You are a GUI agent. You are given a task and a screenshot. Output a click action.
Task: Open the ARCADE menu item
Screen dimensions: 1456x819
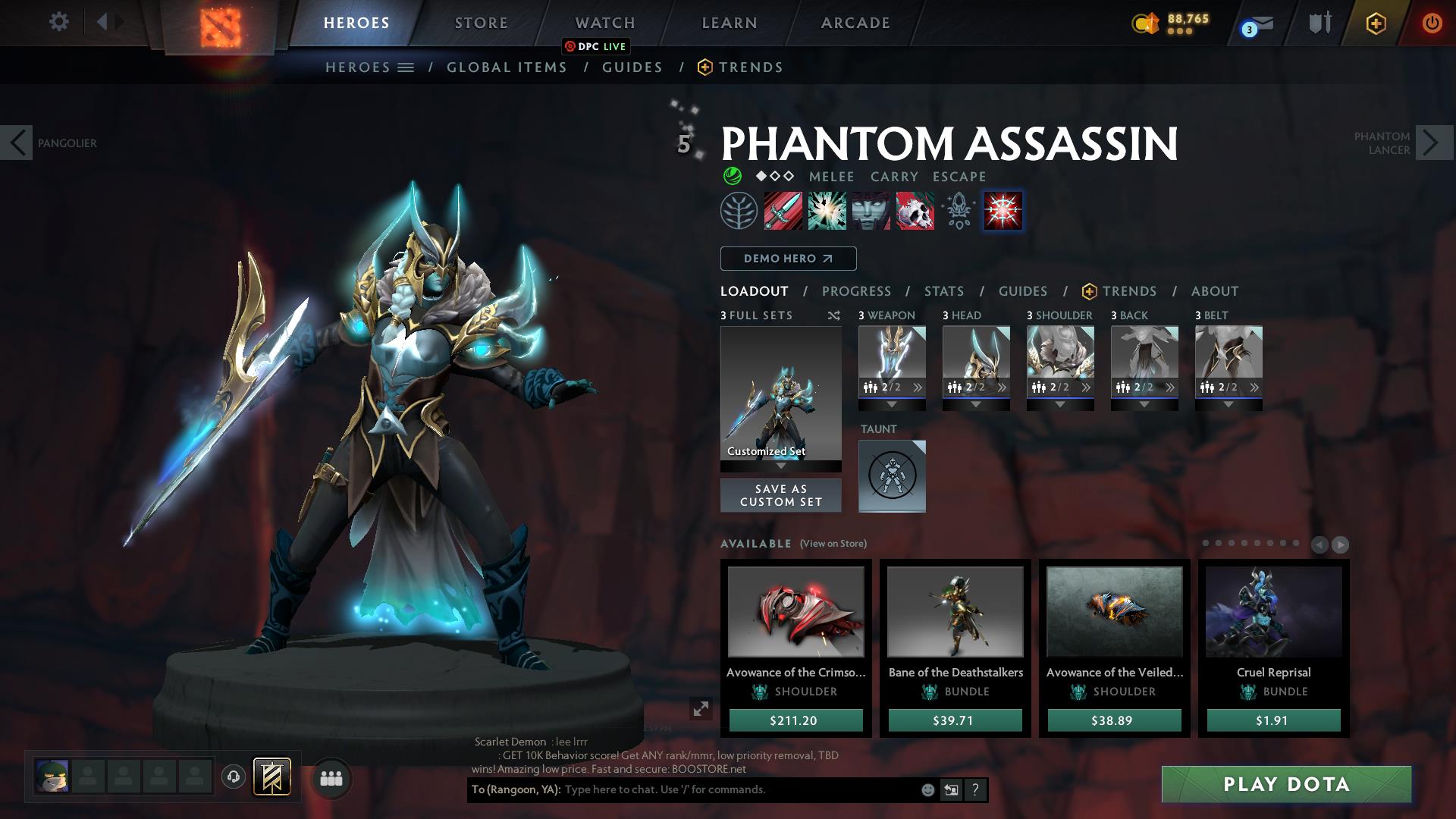point(855,22)
